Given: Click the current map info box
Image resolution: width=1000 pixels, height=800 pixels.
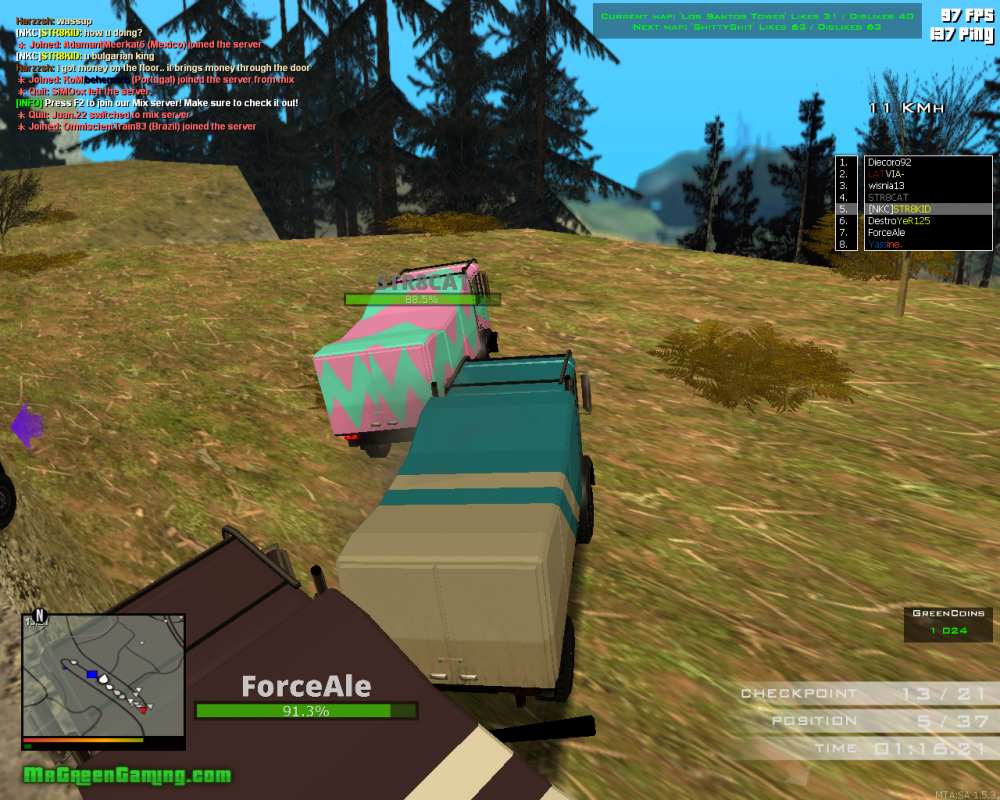Looking at the screenshot, I should 760,22.
